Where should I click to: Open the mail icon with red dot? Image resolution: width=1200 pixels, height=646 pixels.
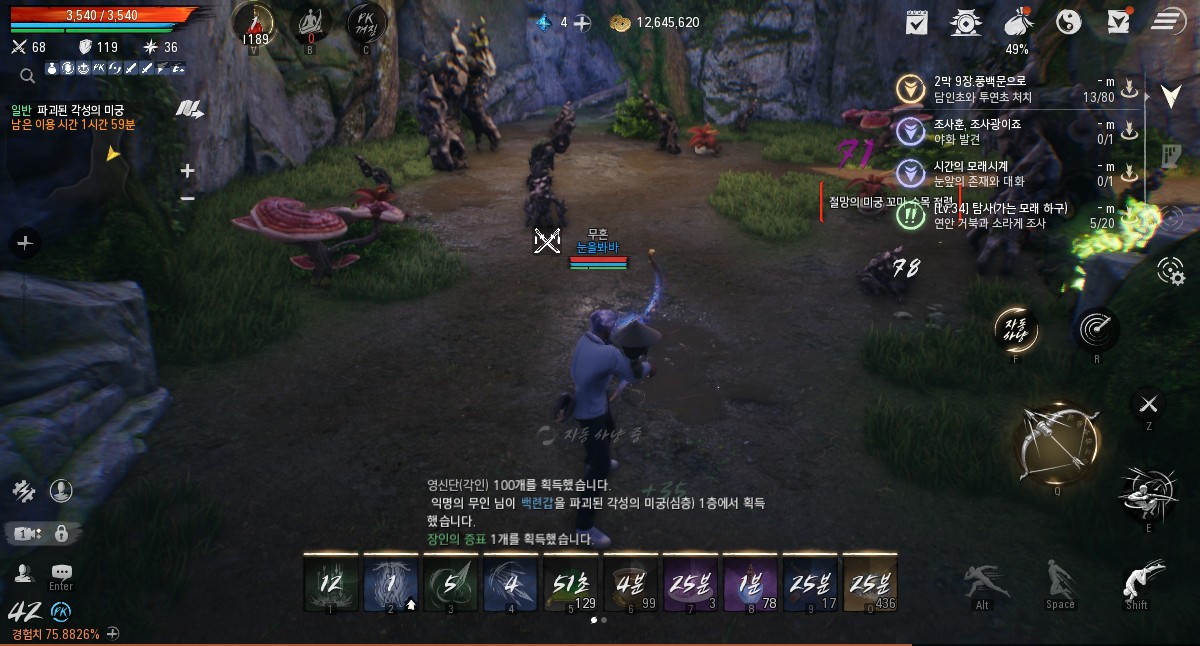(x=1120, y=21)
